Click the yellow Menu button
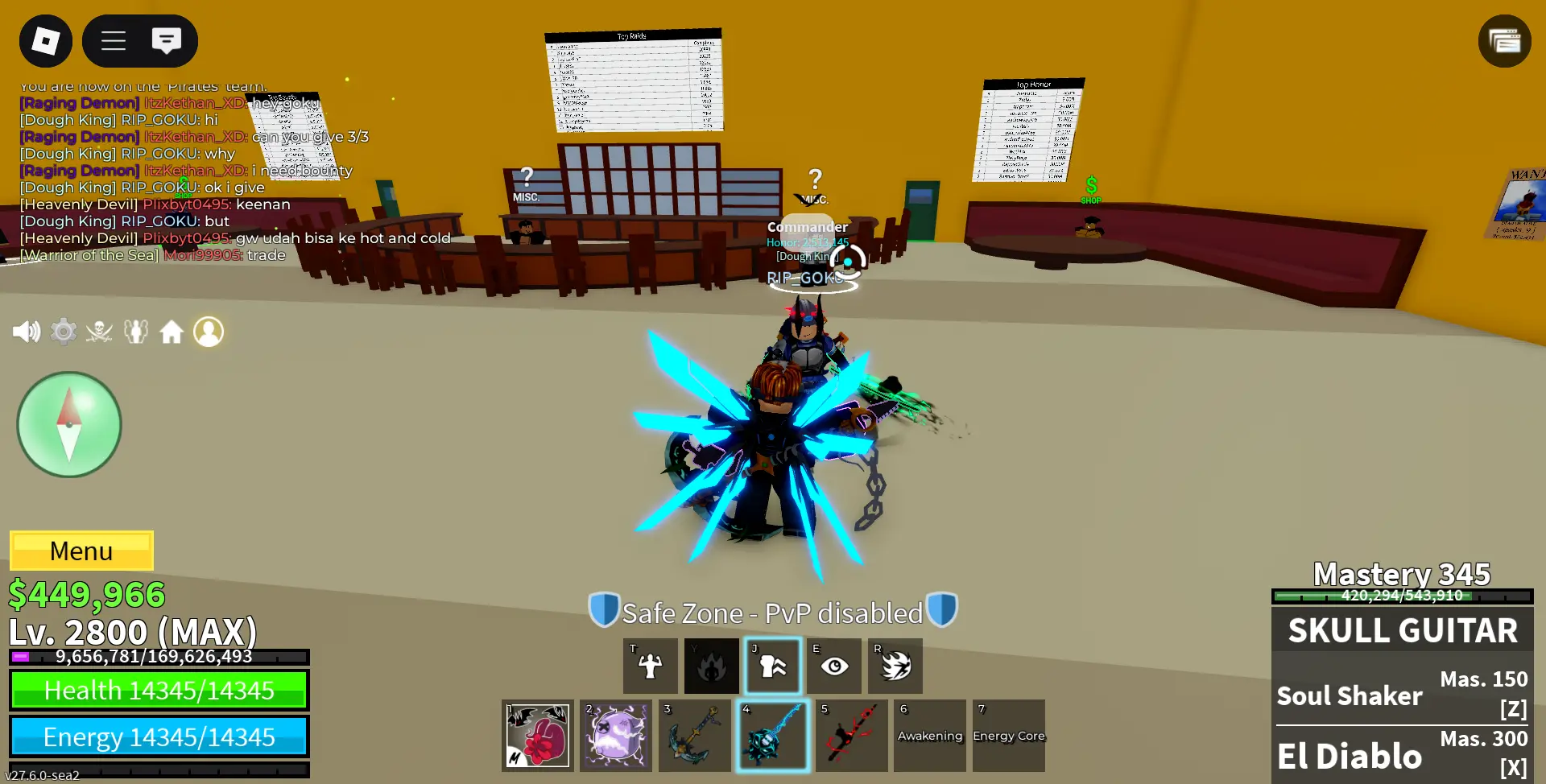1546x784 pixels. pyautogui.click(x=81, y=551)
